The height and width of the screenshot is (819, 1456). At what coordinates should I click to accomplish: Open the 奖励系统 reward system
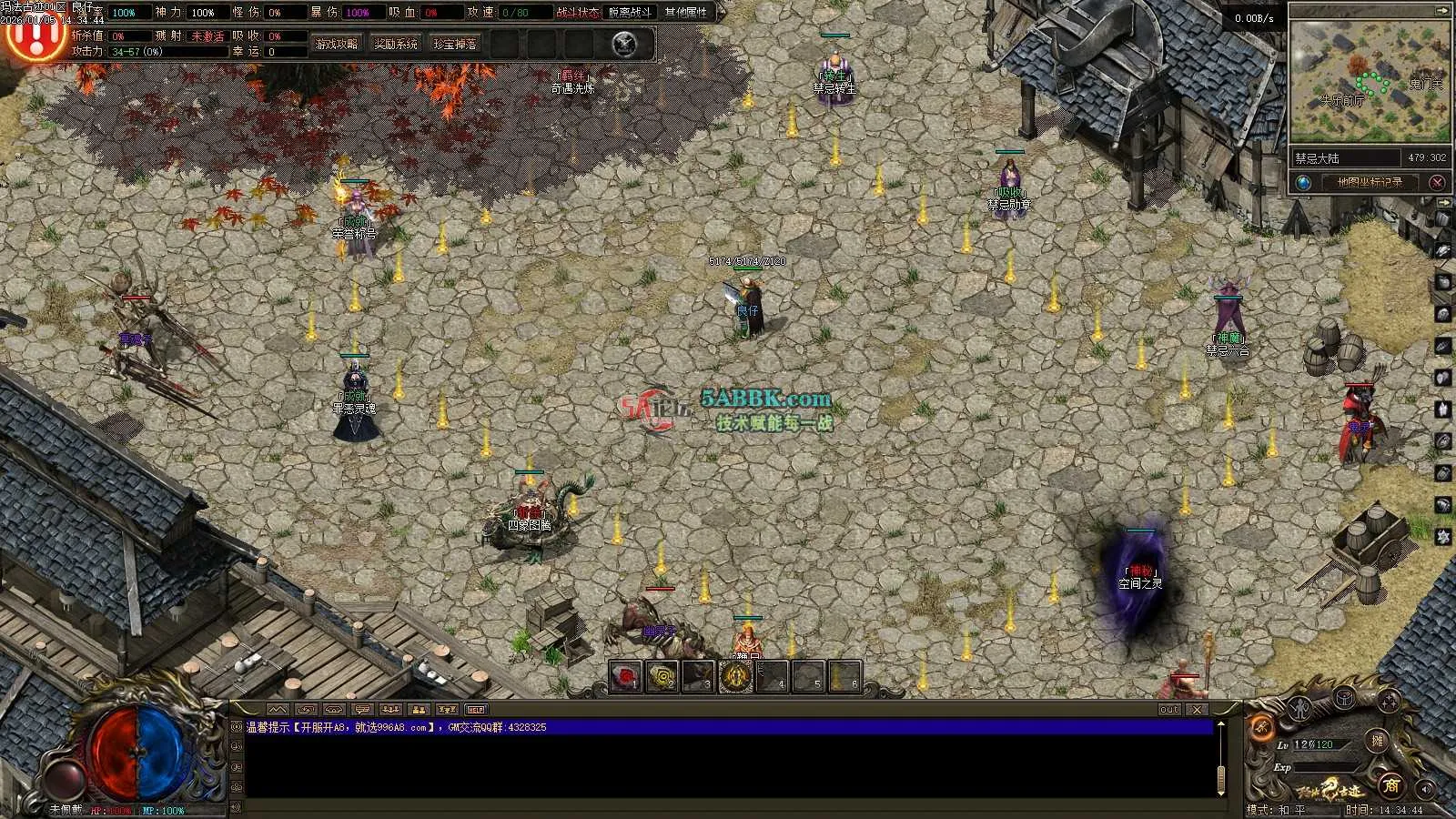[x=396, y=44]
